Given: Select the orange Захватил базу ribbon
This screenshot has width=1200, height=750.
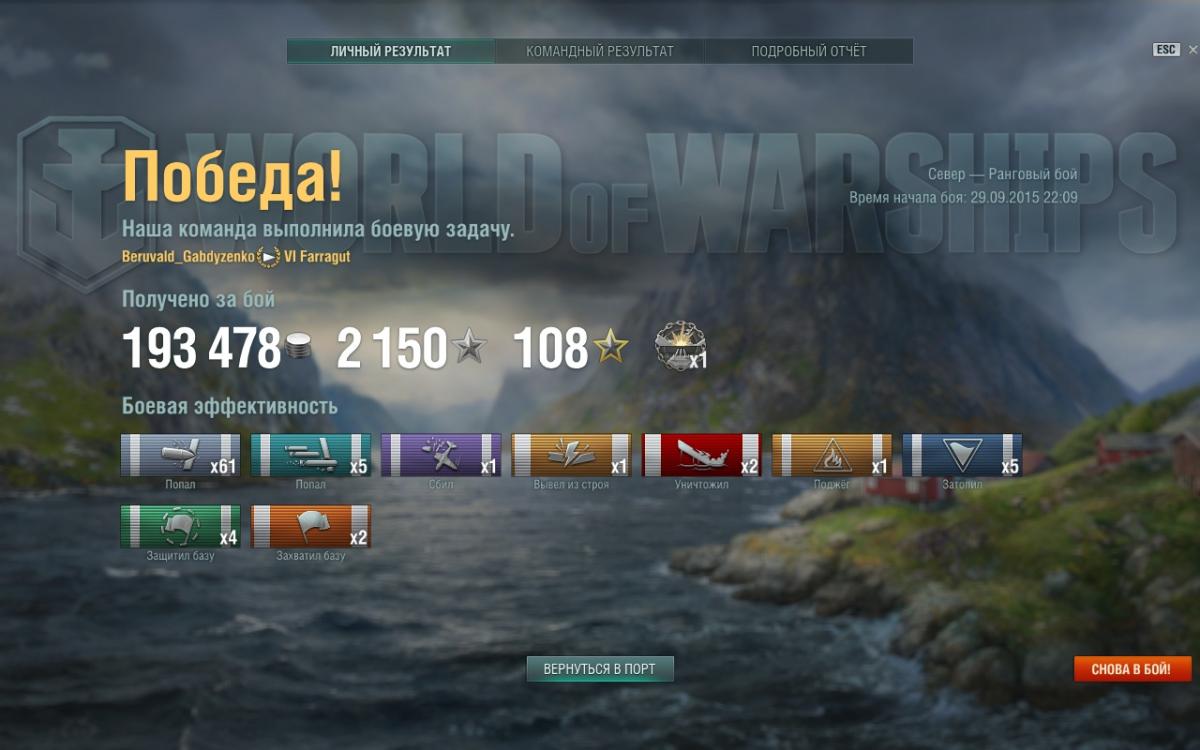Looking at the screenshot, I should pyautogui.click(x=311, y=526).
